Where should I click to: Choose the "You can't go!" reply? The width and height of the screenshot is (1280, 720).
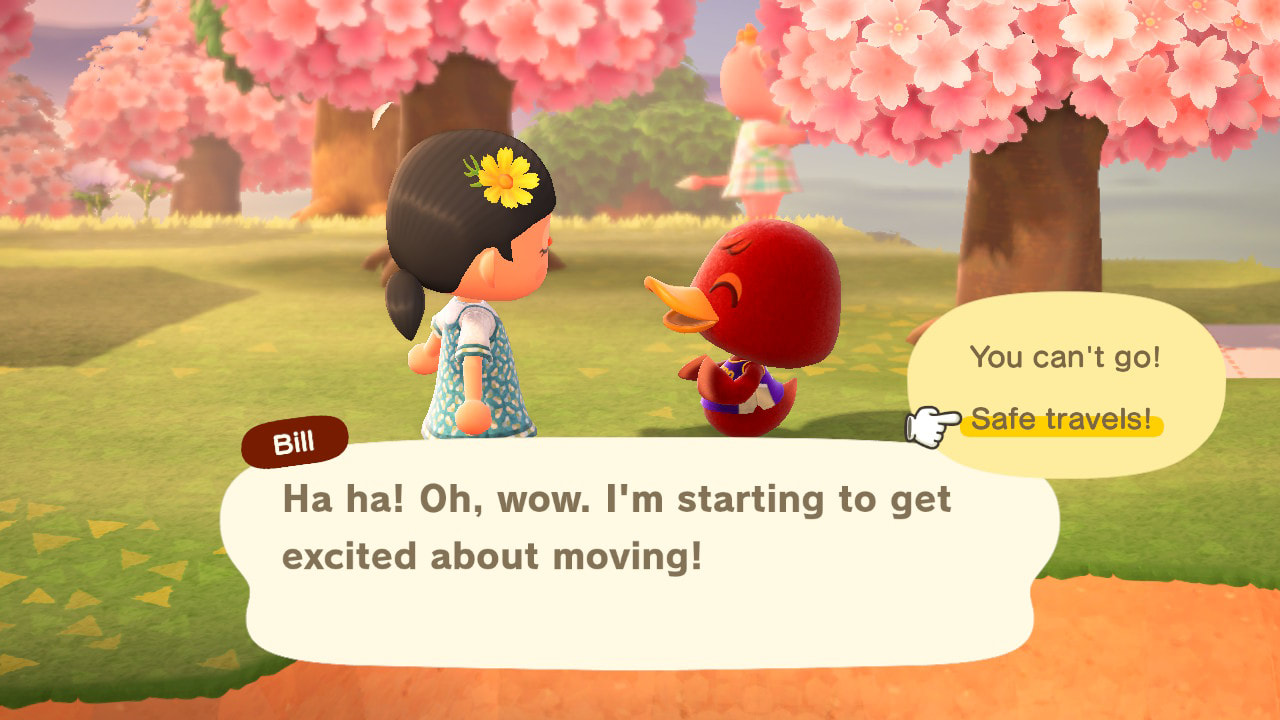(1065, 357)
